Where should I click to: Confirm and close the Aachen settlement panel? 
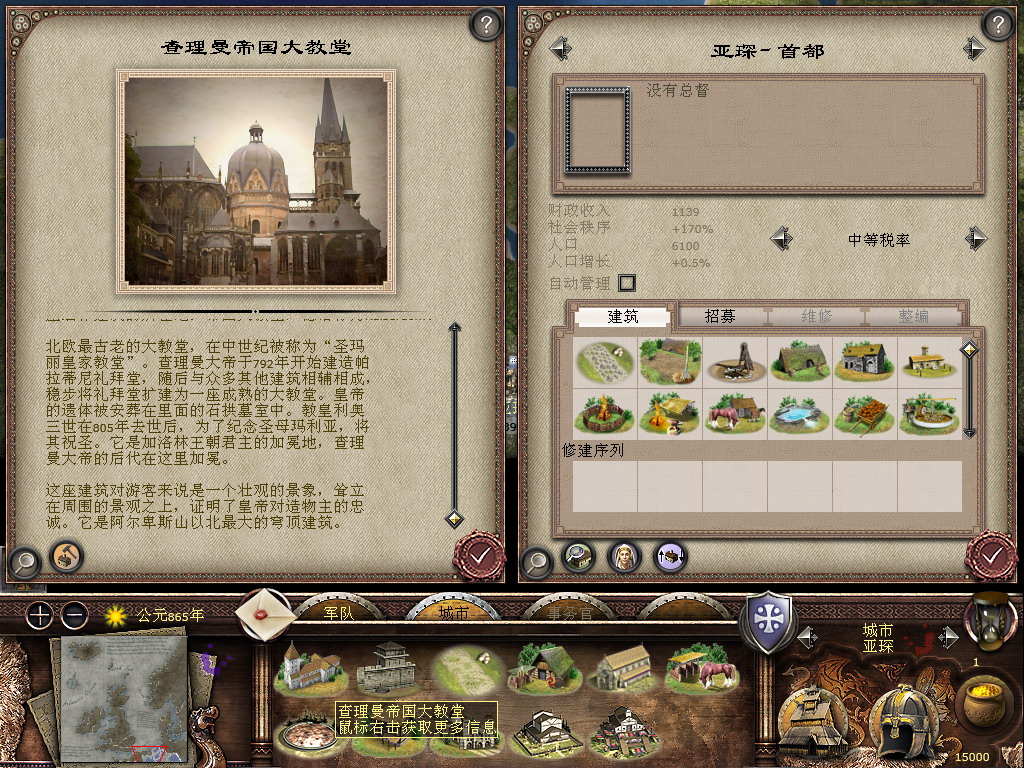[x=991, y=555]
